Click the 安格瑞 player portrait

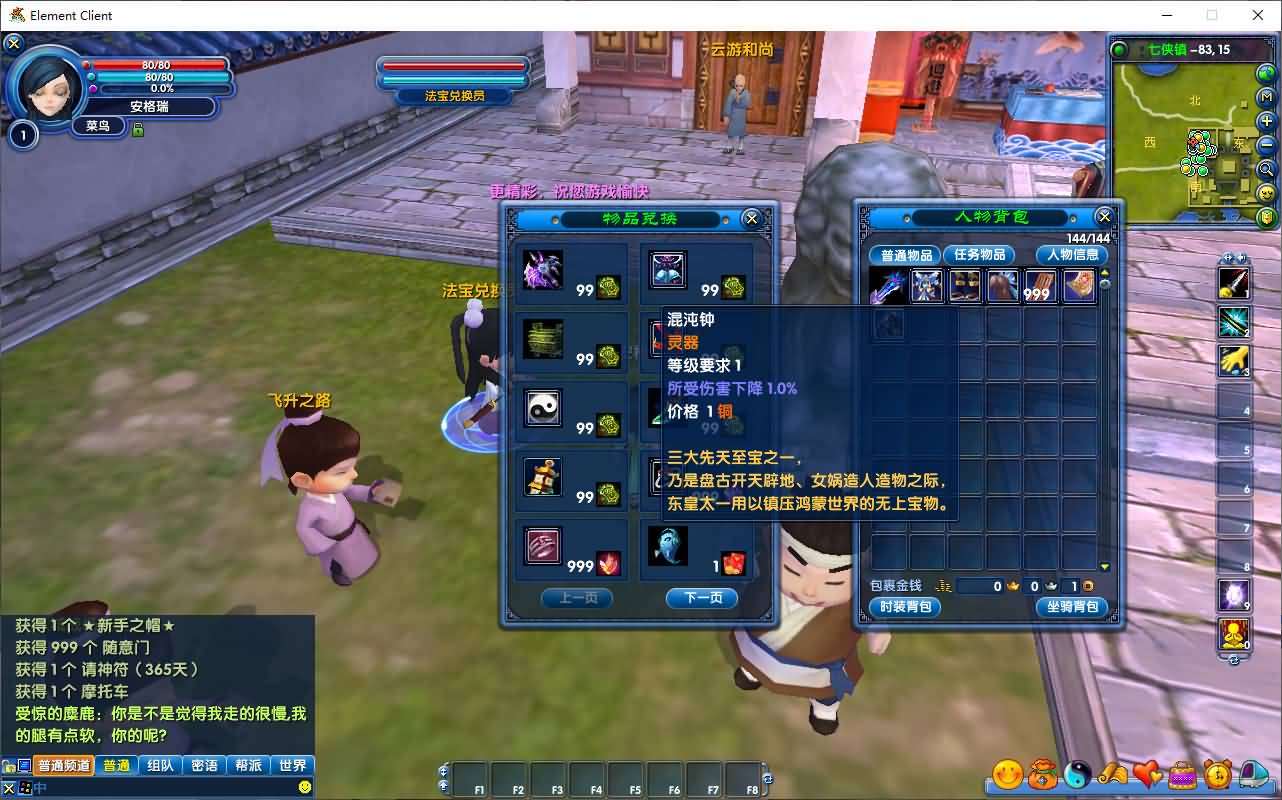coord(46,87)
